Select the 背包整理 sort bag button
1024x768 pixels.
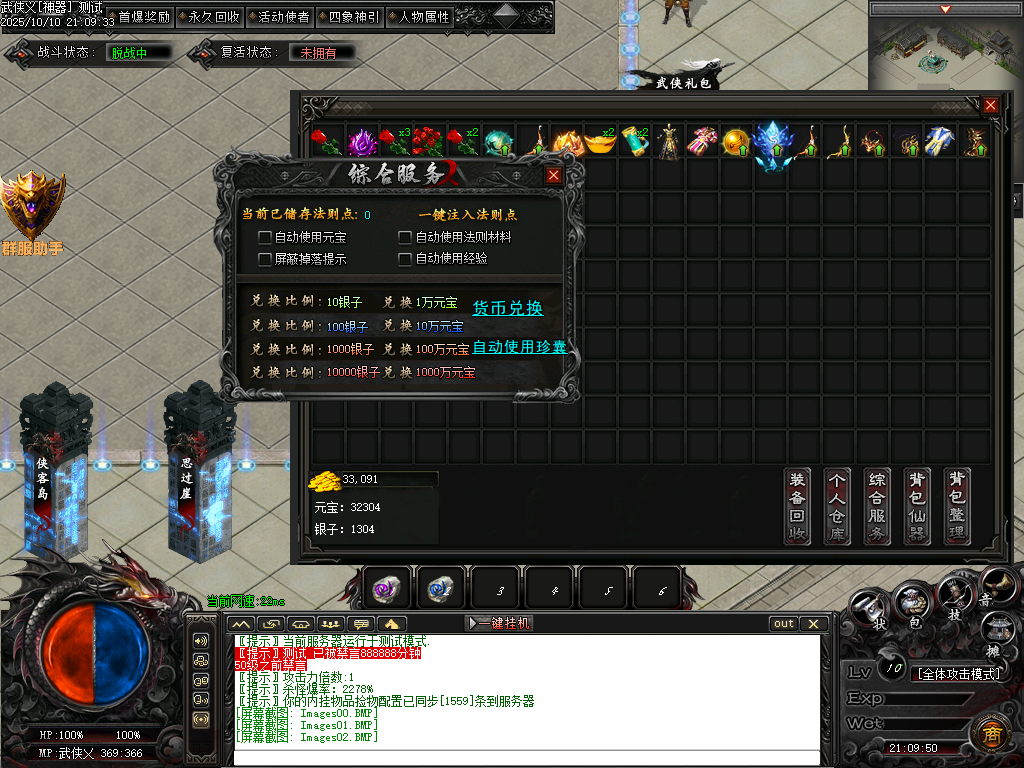point(957,506)
